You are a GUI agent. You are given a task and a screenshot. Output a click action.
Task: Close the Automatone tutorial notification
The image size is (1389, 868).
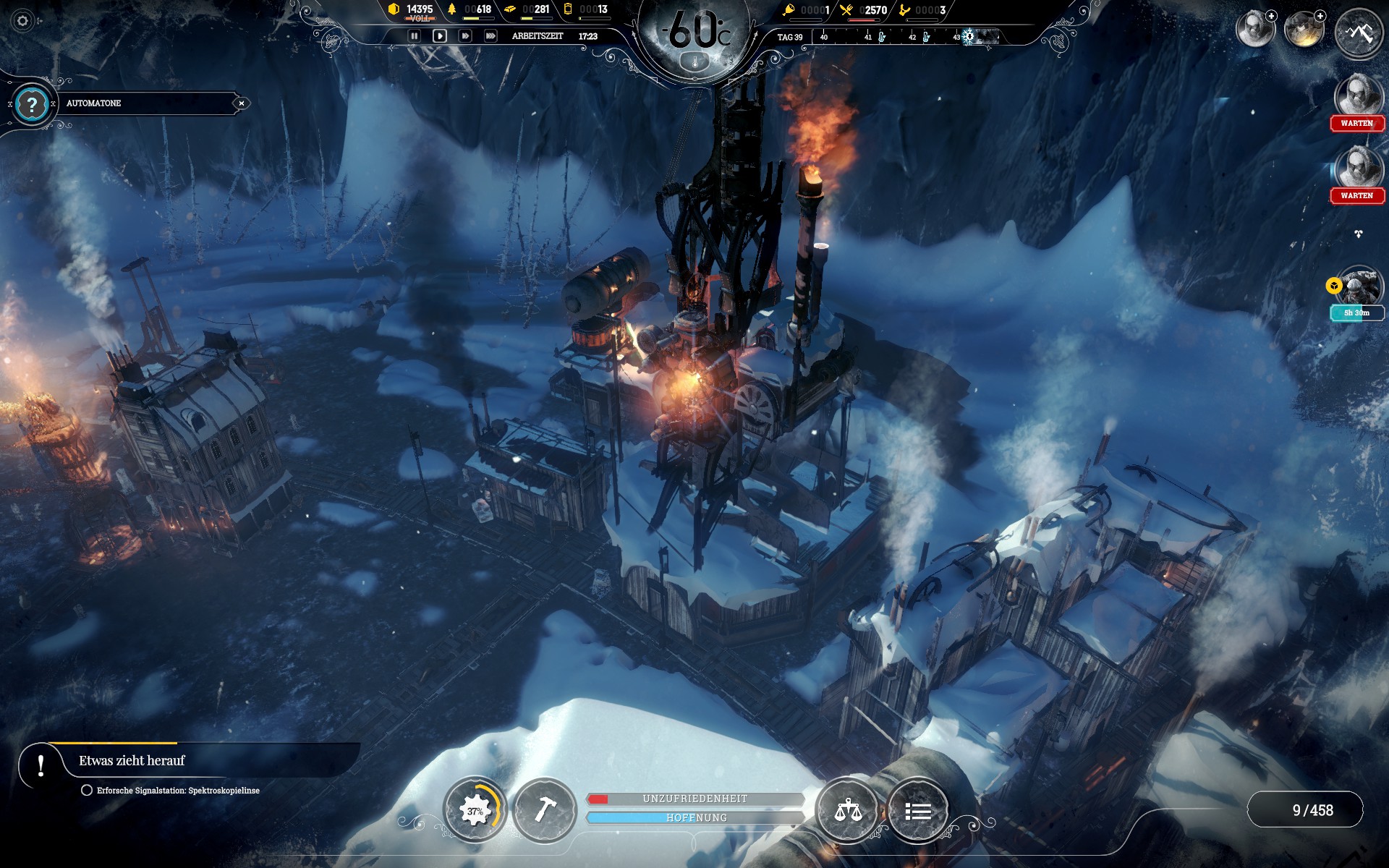(x=242, y=103)
